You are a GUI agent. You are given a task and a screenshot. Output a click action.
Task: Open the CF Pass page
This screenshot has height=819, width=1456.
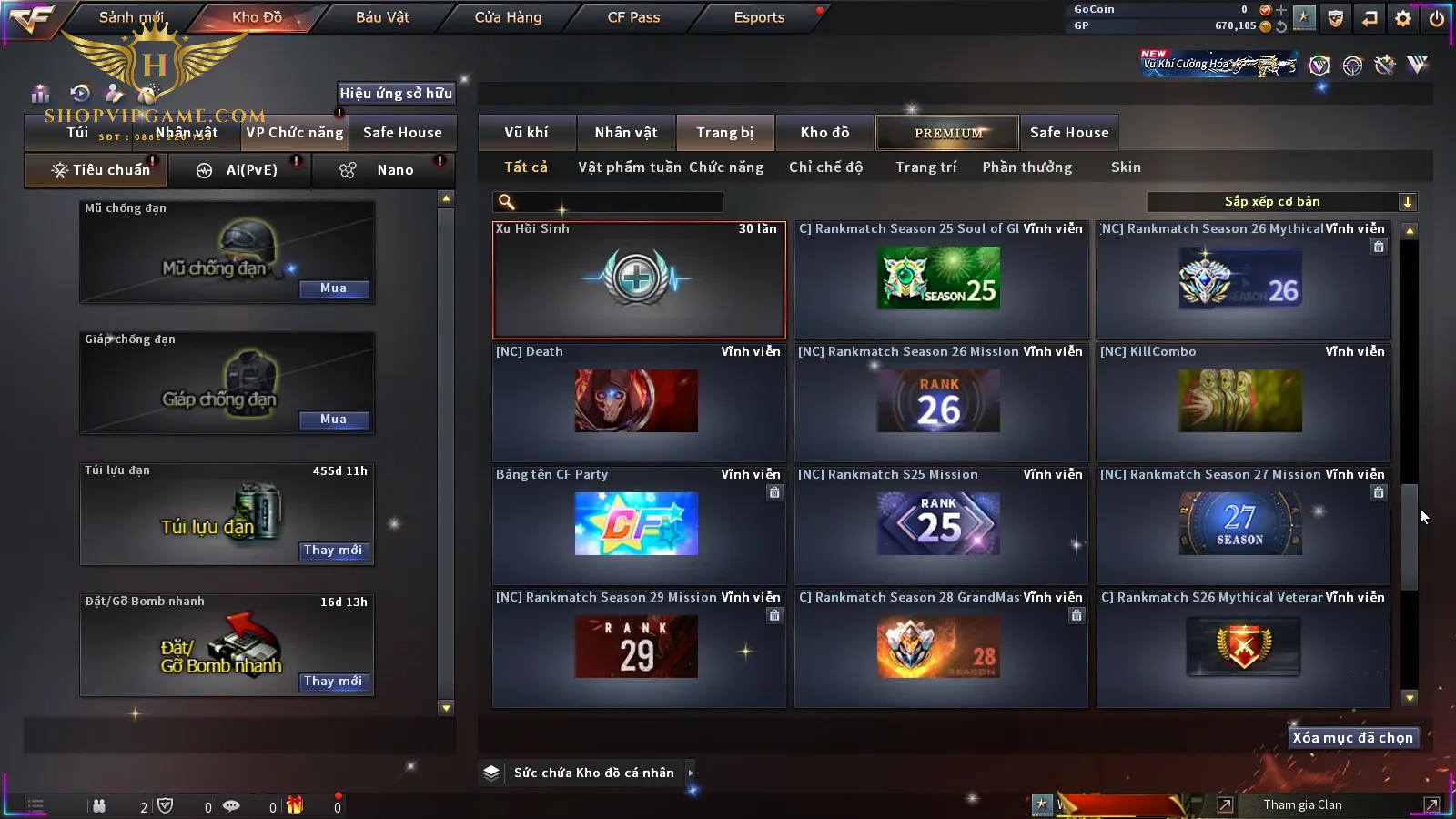coord(633,17)
